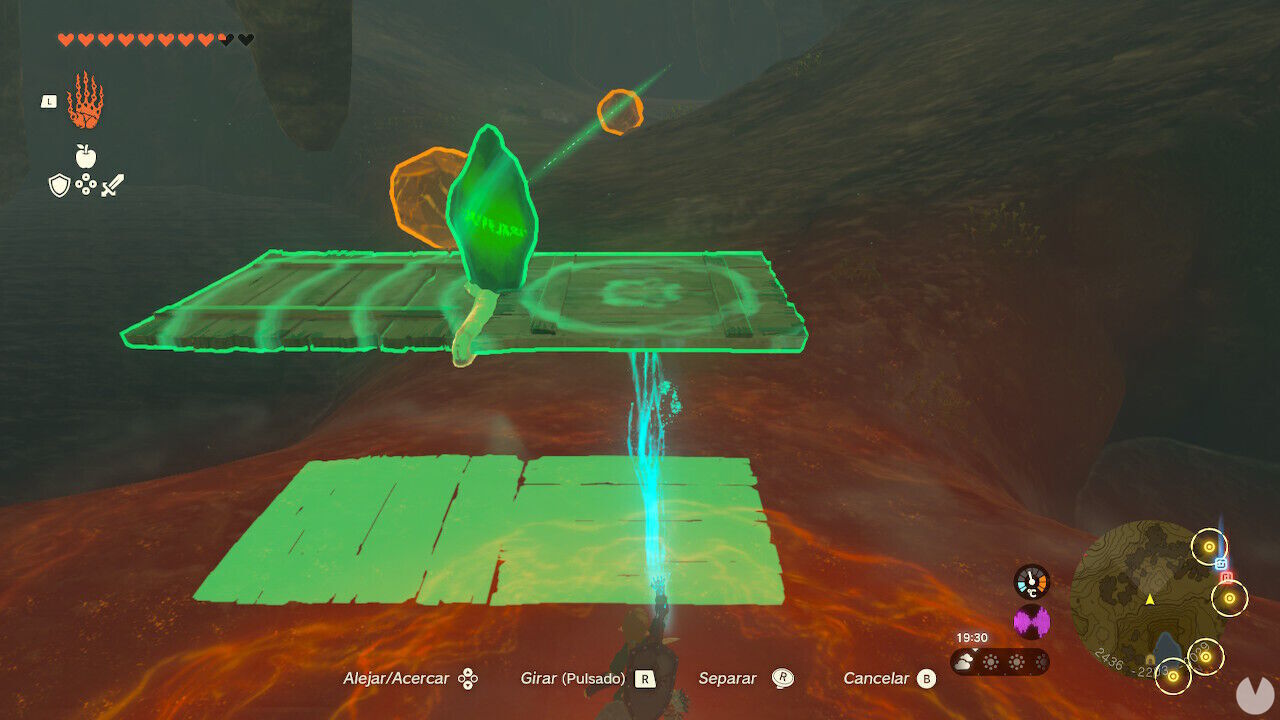Toggle the L button badge near the ability icon
1280x720 pixels.
pyautogui.click(x=48, y=103)
